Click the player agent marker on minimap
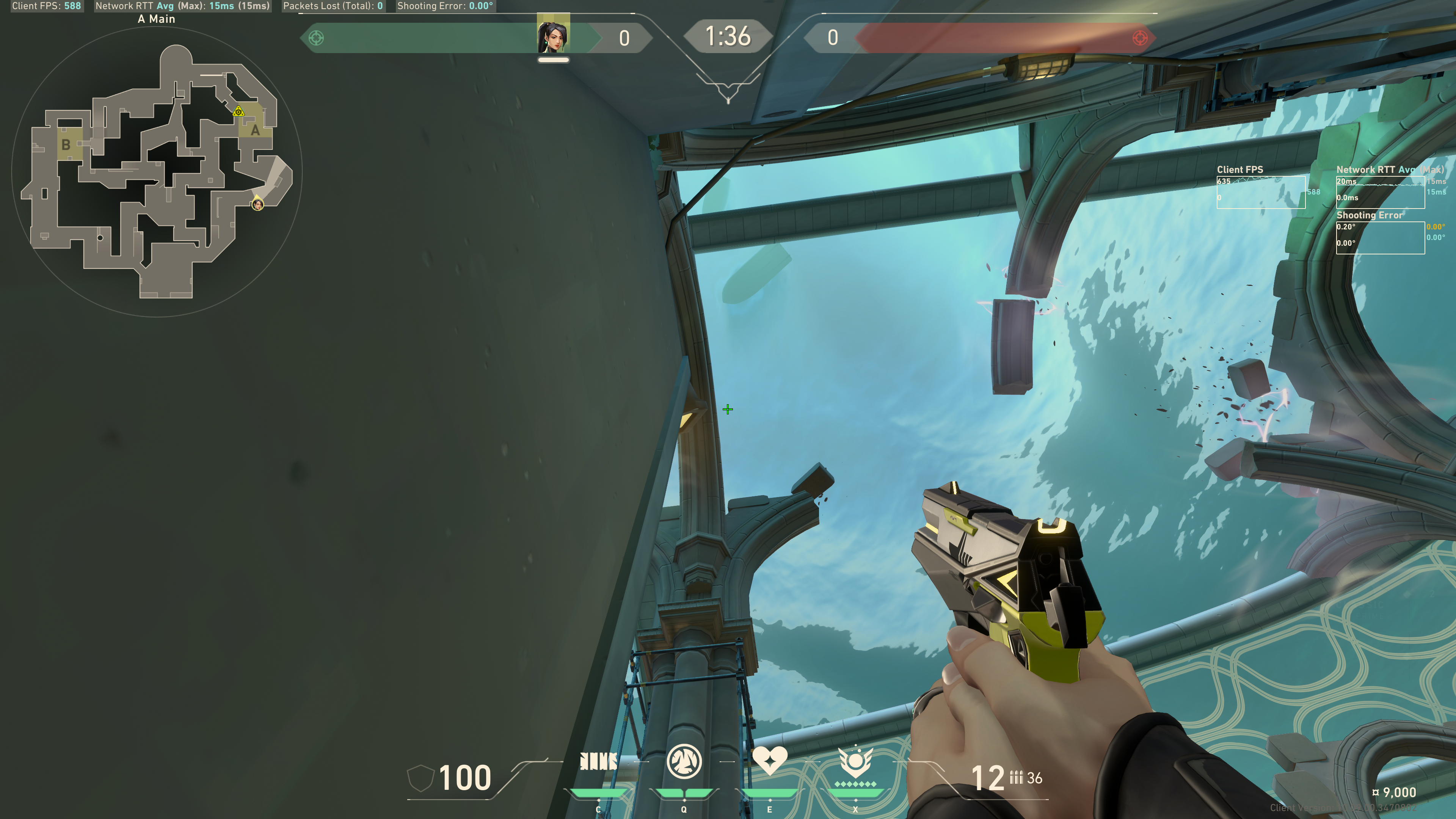The width and height of the screenshot is (1456, 819). tap(257, 204)
